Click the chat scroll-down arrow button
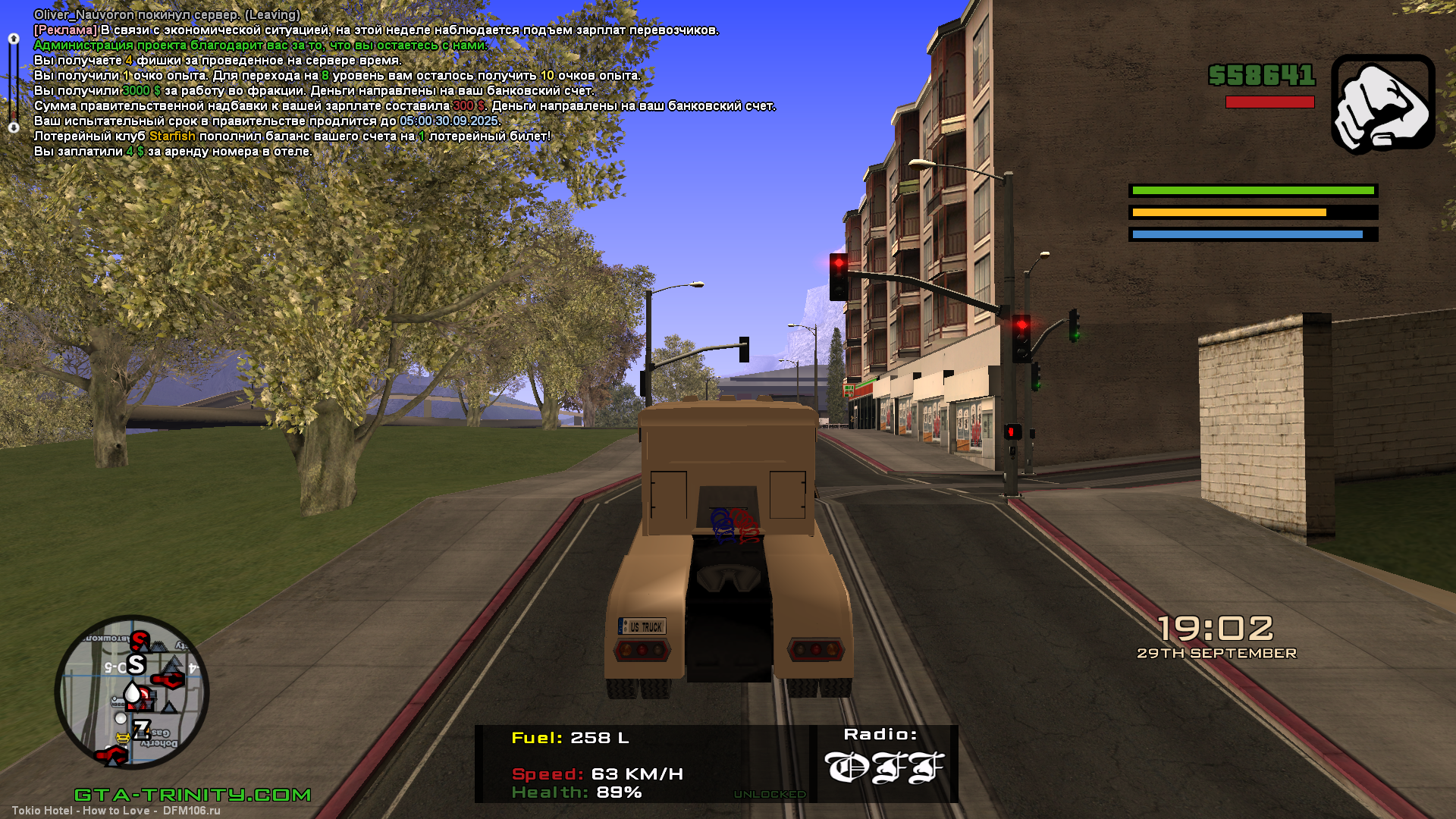 pyautogui.click(x=13, y=127)
